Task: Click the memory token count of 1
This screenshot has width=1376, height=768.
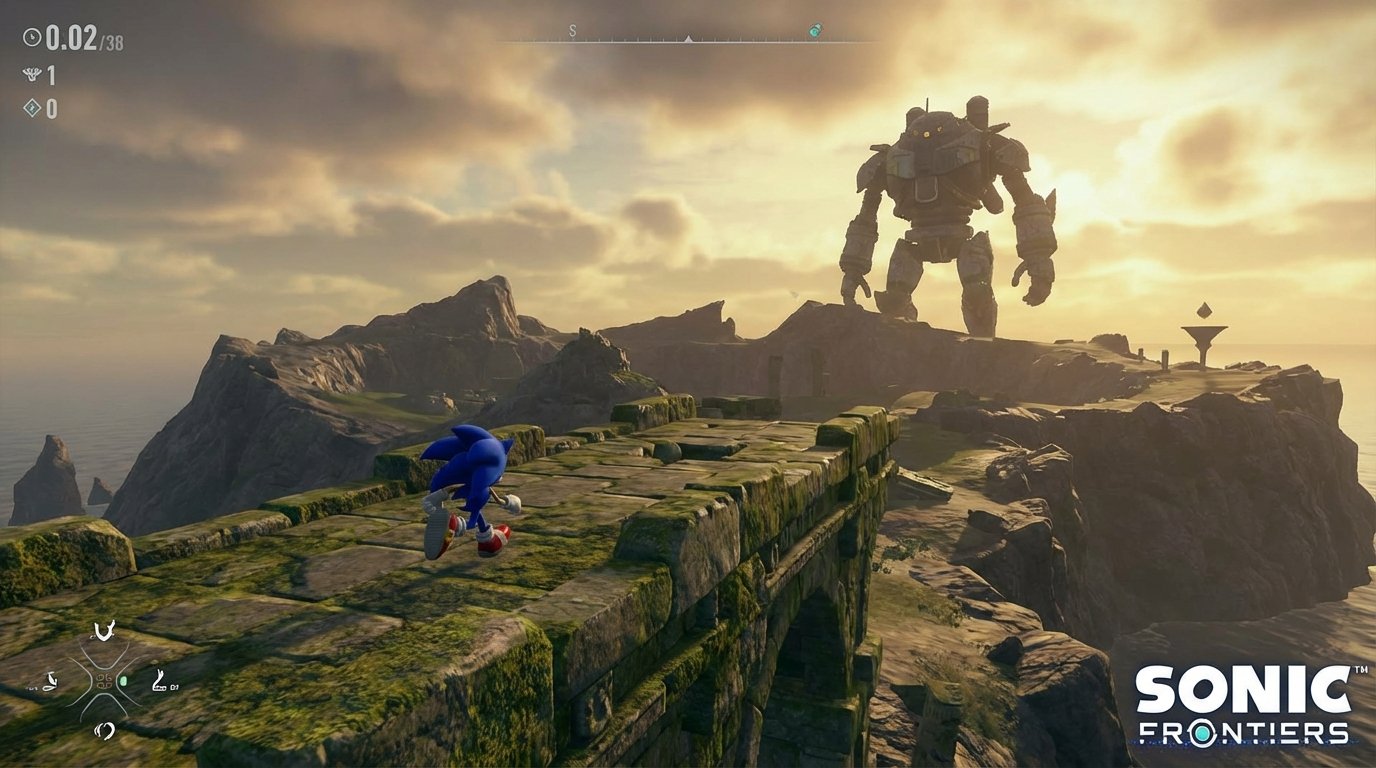Action: tap(52, 73)
